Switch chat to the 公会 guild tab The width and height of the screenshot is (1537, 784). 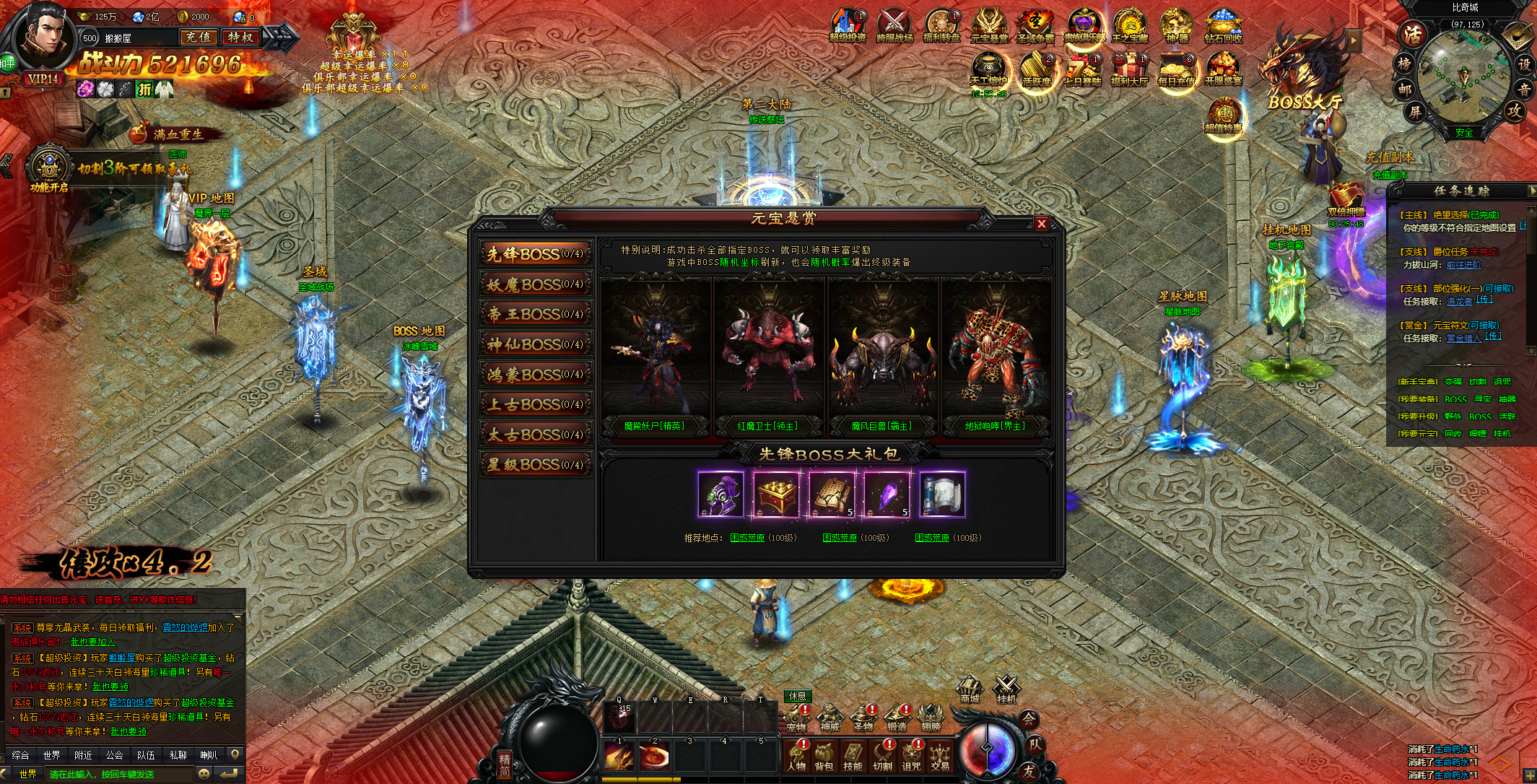(114, 755)
